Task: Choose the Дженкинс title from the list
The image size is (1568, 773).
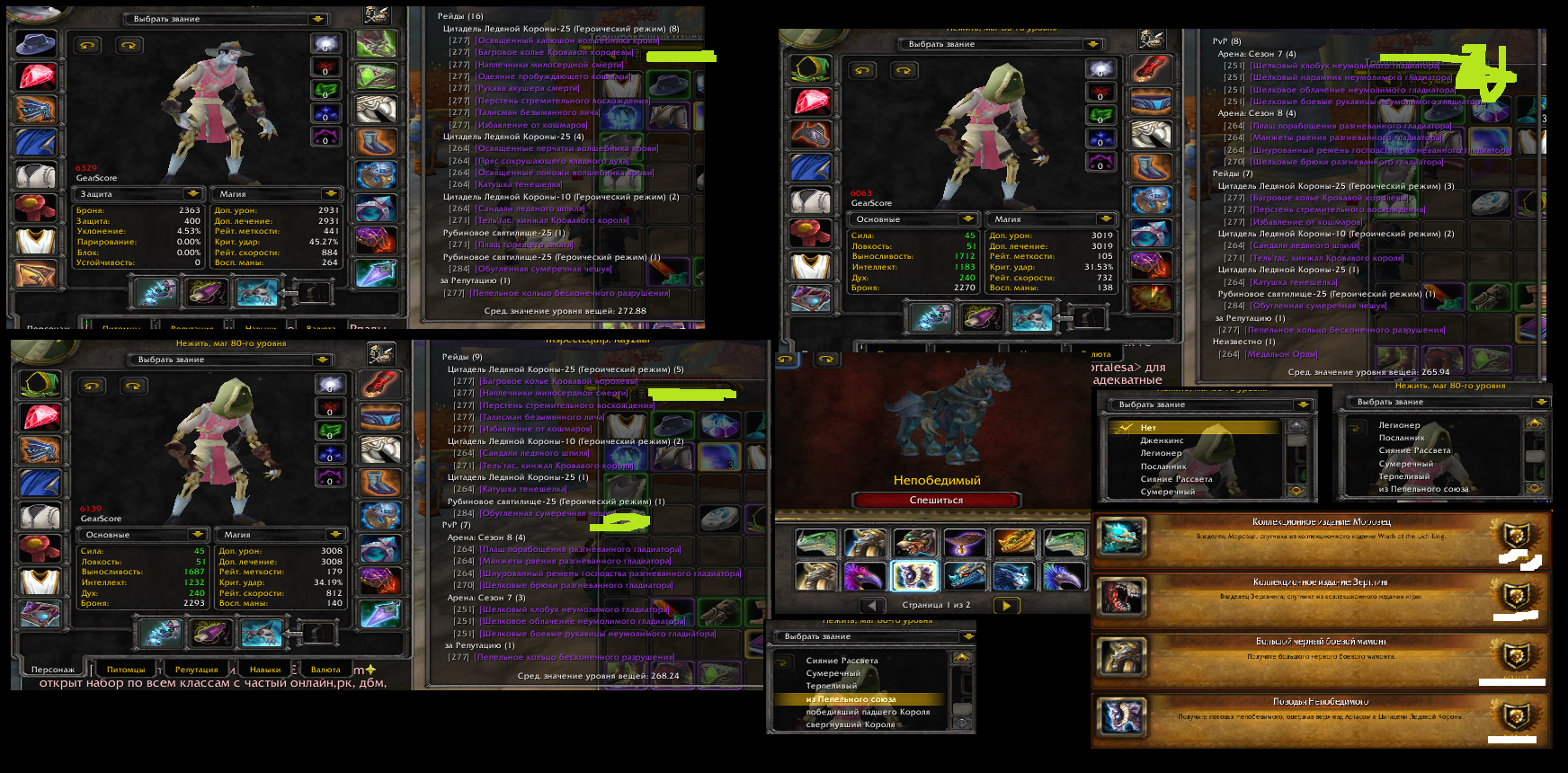Action: click(1162, 440)
